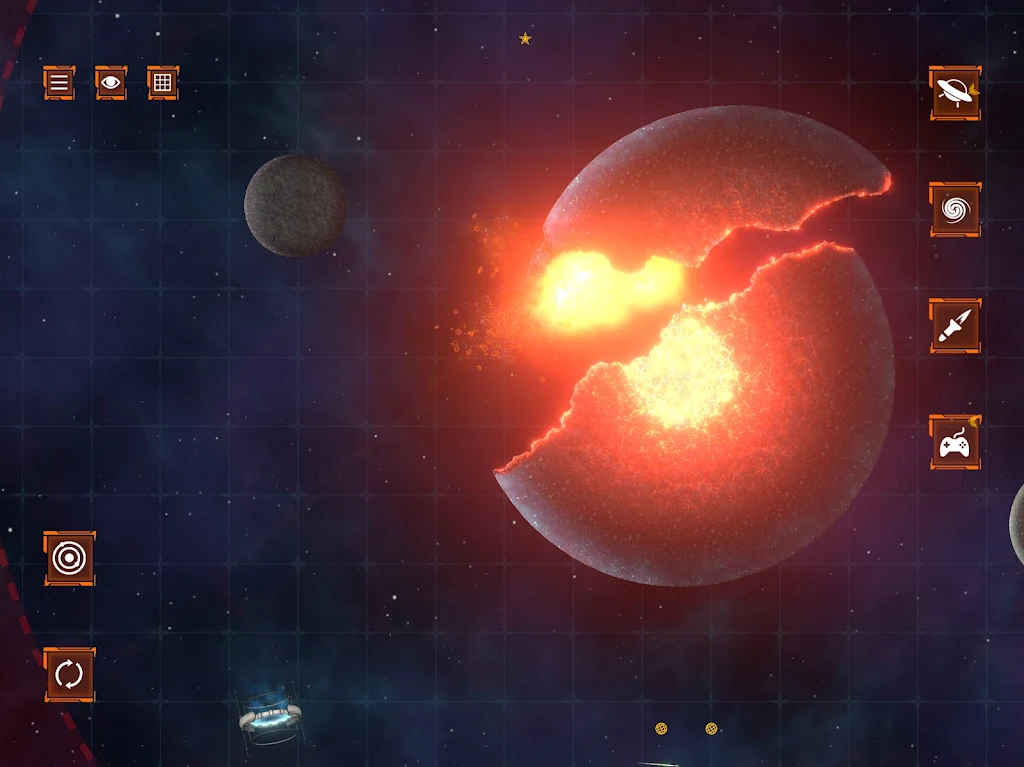This screenshot has height=767, width=1024.
Task: Click the circular arrows reset button
Action: point(69,674)
